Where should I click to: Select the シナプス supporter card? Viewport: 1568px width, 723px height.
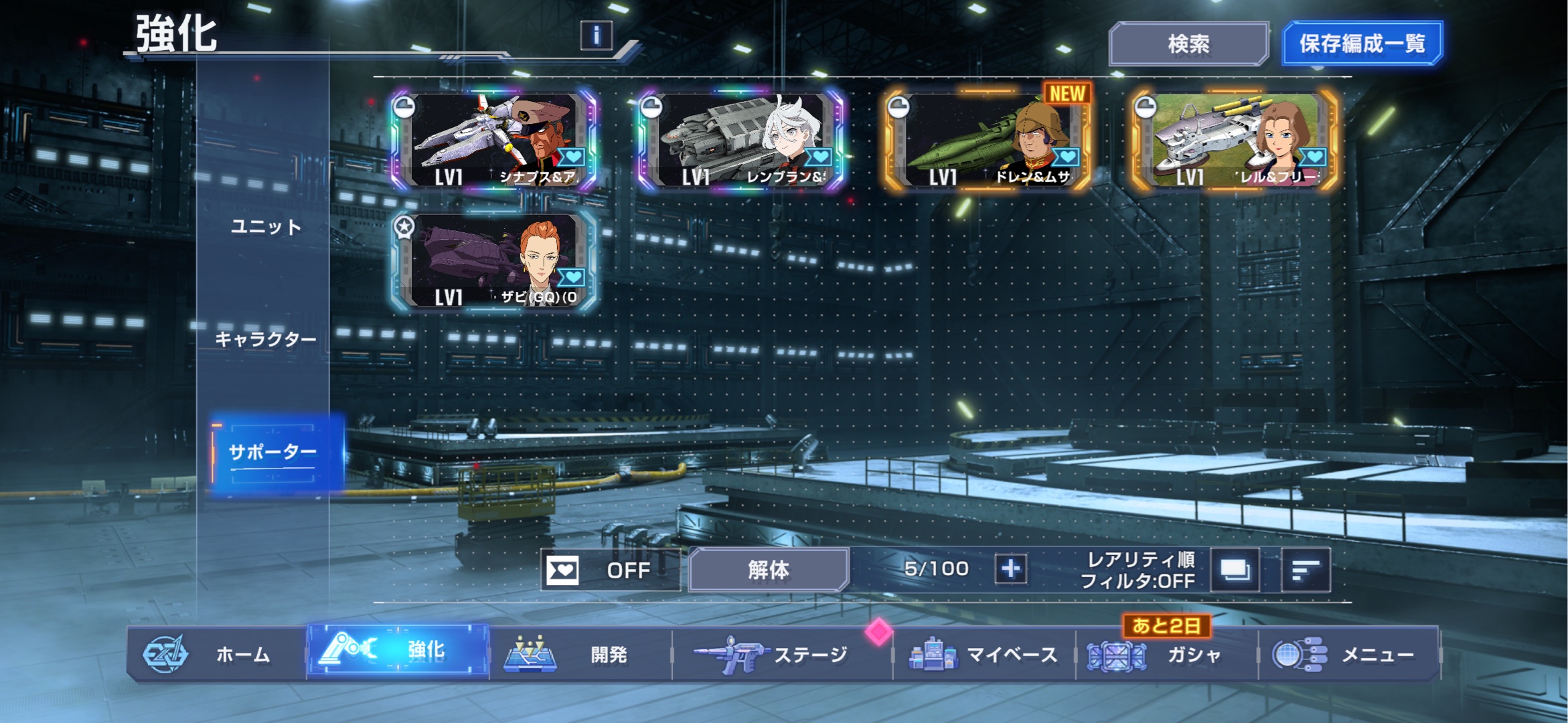coord(493,141)
